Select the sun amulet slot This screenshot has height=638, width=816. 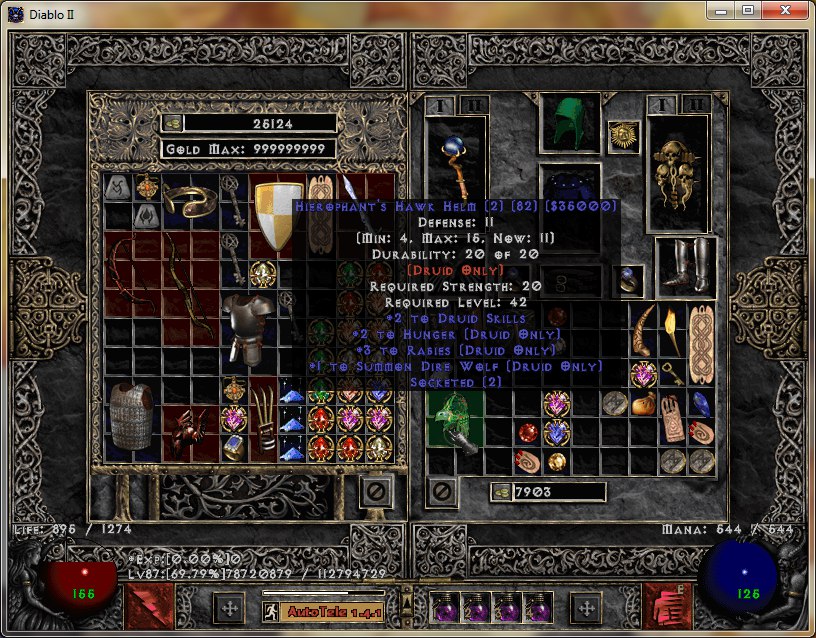pyautogui.click(x=623, y=135)
